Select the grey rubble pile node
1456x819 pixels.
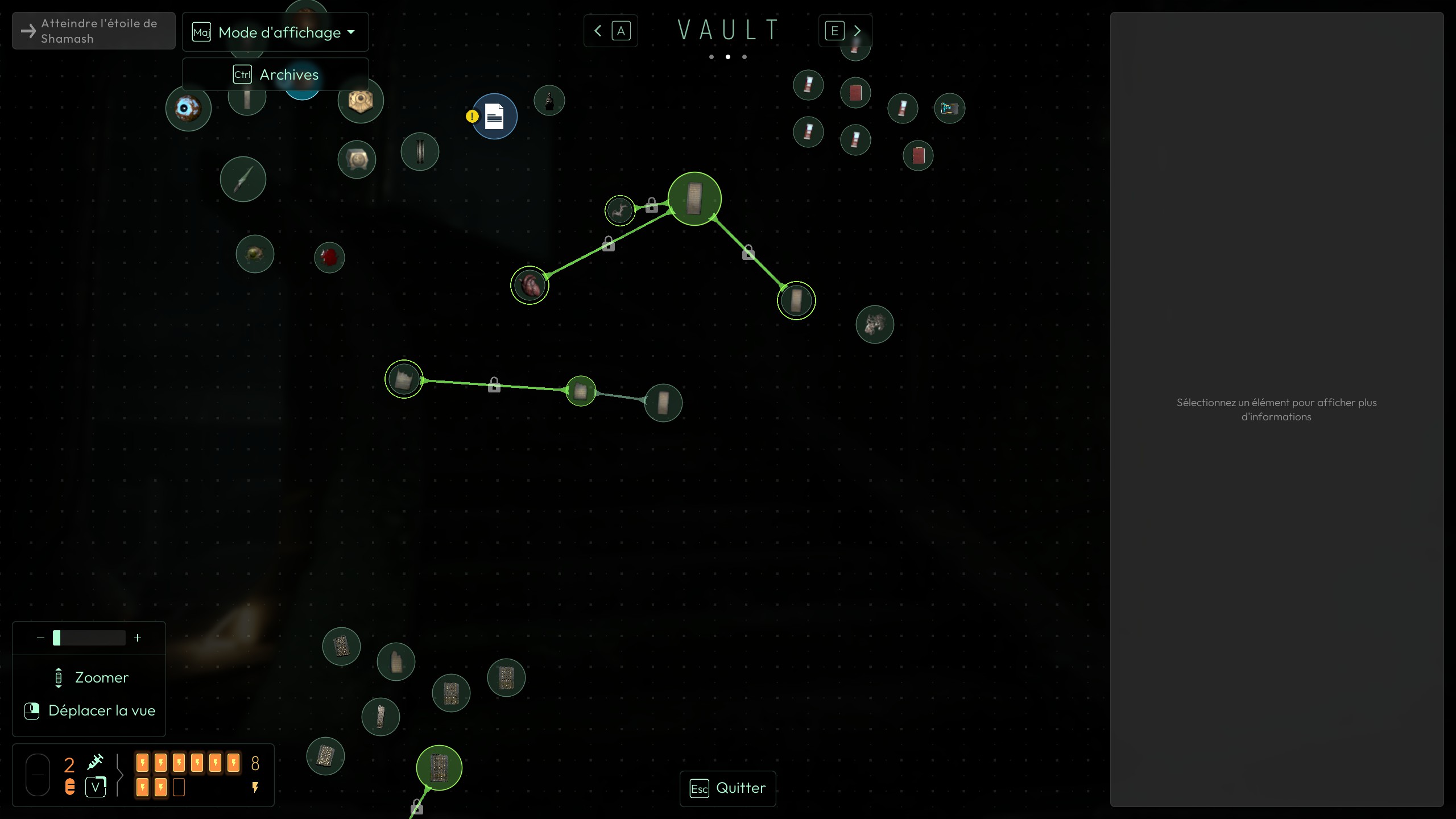tap(874, 324)
